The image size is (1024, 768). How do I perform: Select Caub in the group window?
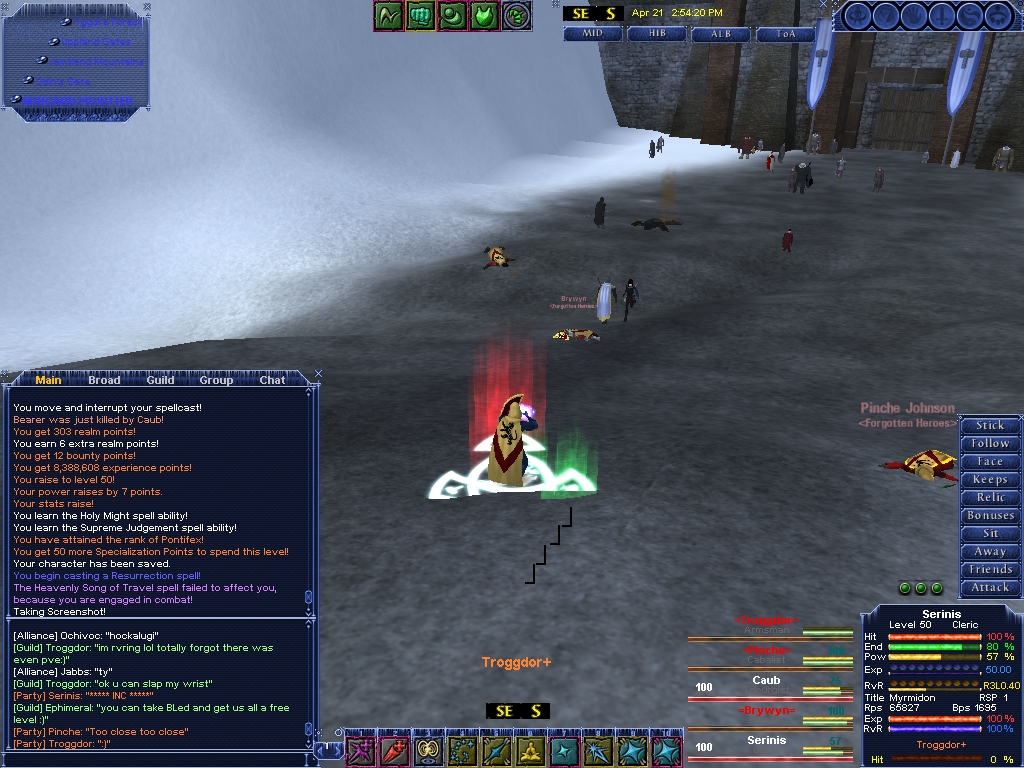click(x=767, y=682)
